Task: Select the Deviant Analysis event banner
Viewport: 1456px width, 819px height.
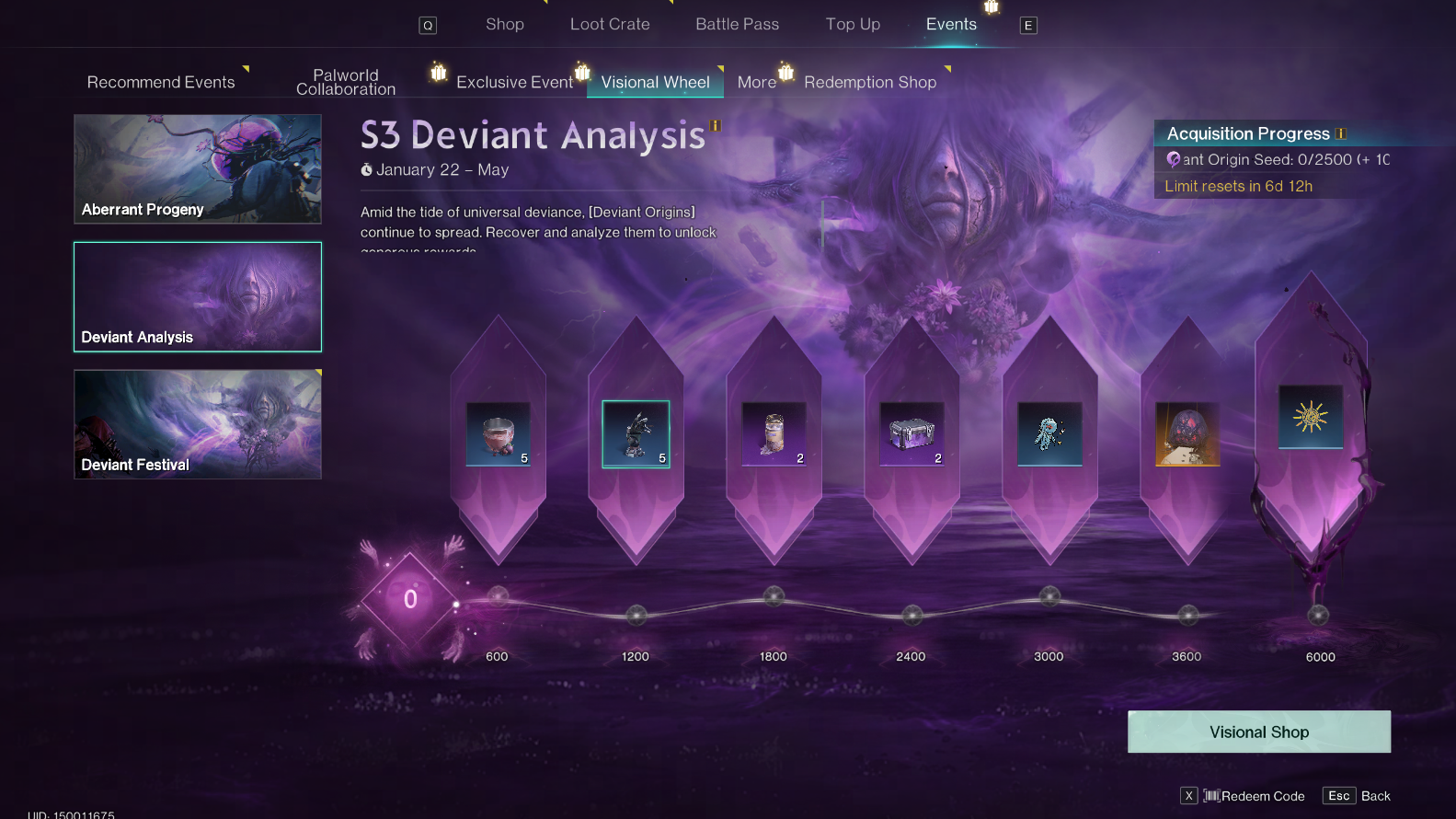Action: point(198,296)
